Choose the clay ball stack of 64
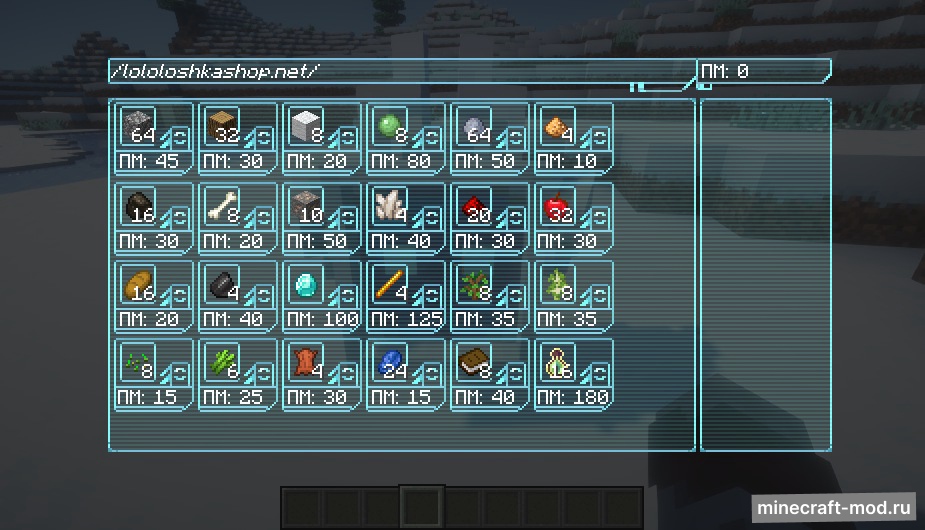Viewport: 925px width, 530px height. click(x=474, y=127)
